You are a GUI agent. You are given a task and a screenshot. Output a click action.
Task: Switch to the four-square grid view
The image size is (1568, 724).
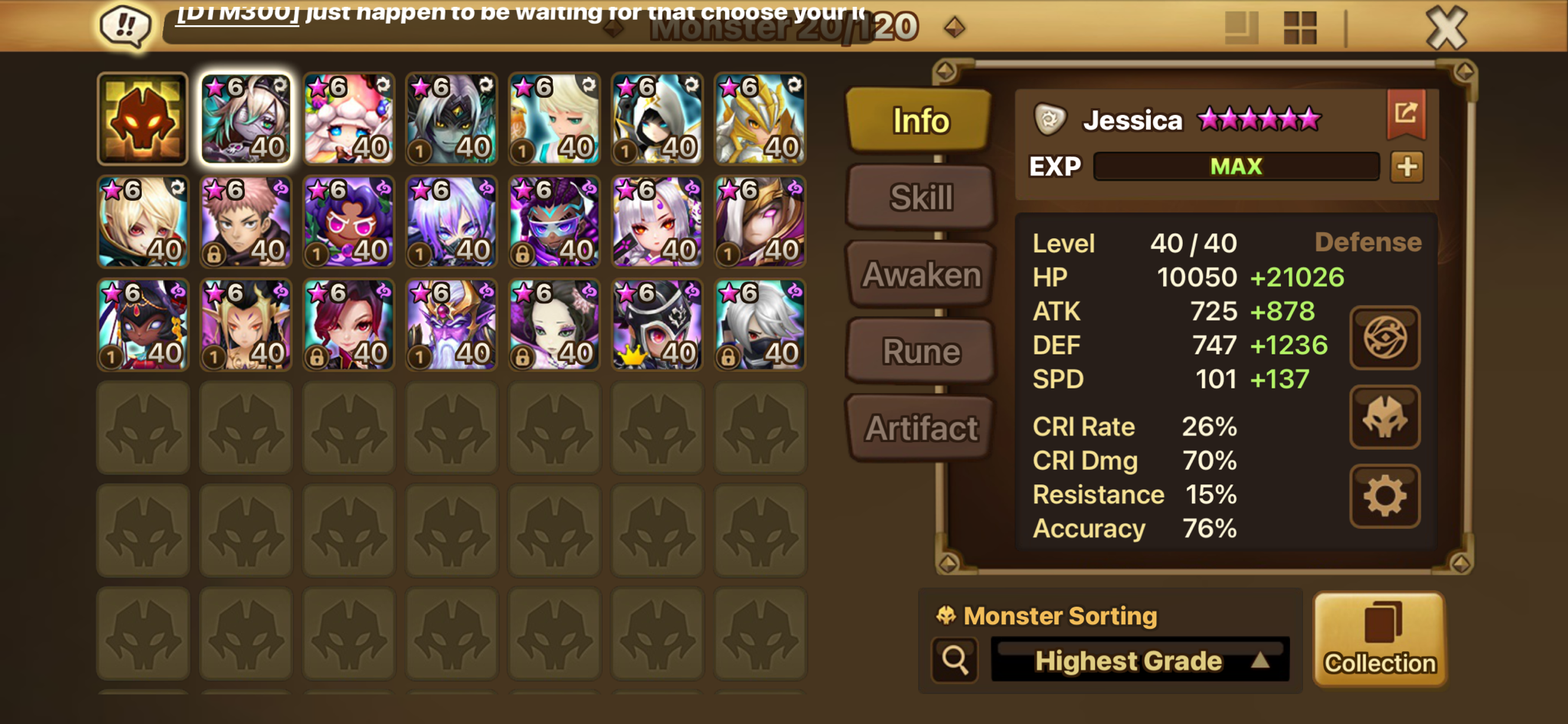pos(1299,28)
